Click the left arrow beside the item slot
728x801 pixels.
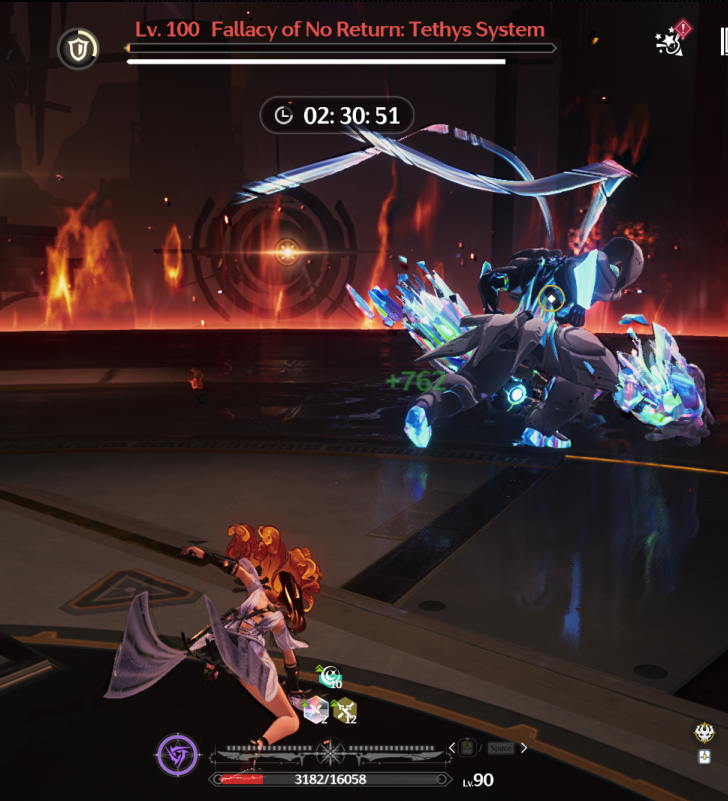coord(452,747)
